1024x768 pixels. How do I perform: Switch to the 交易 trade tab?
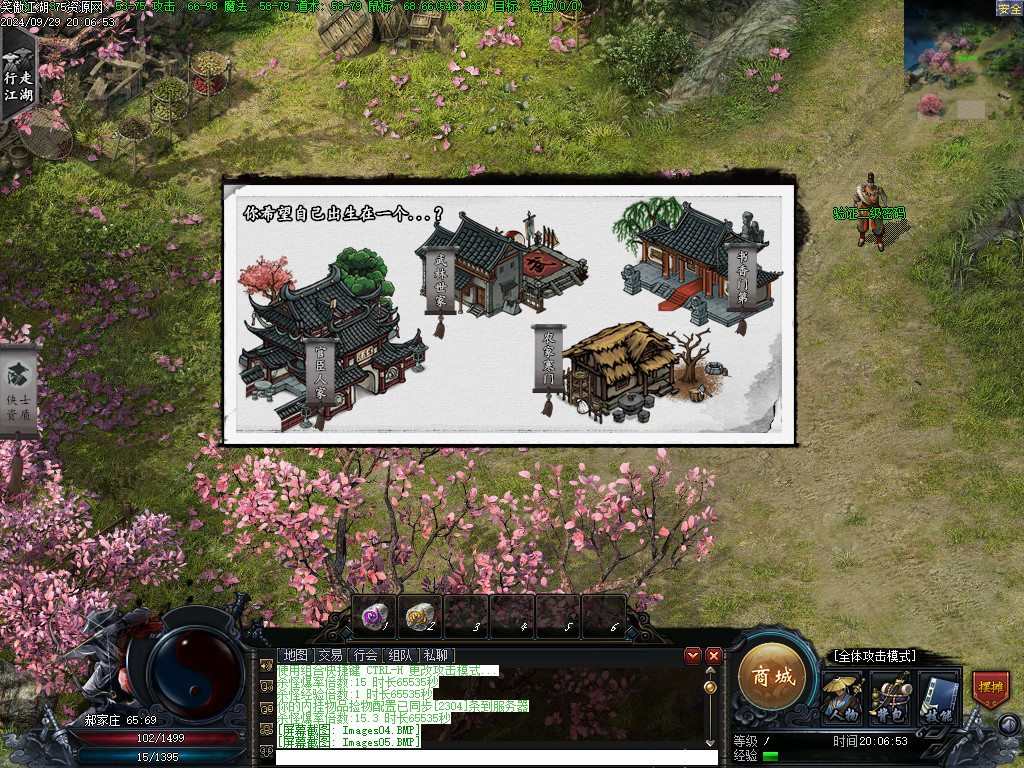coord(330,655)
